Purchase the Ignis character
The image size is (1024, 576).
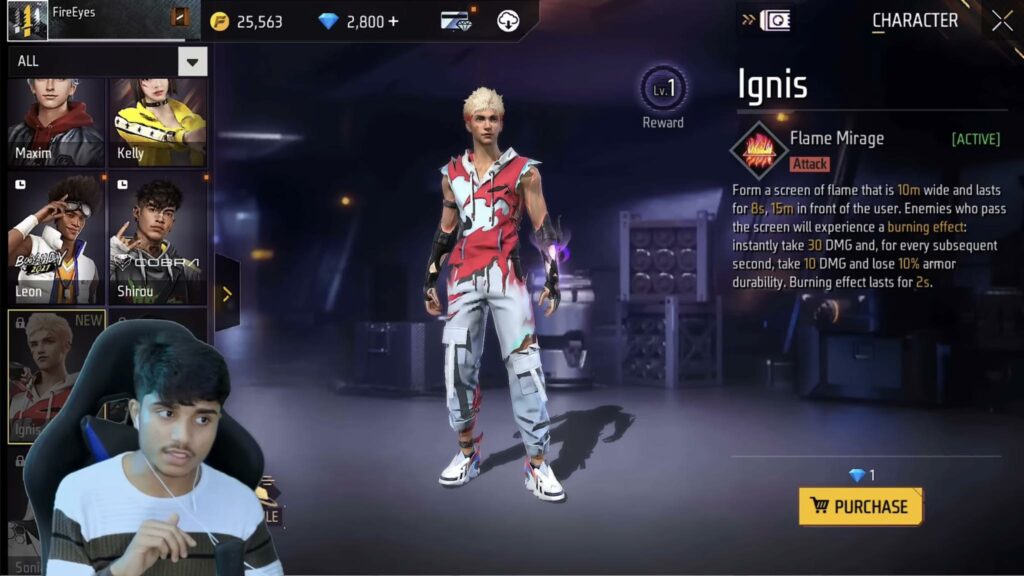click(x=860, y=506)
